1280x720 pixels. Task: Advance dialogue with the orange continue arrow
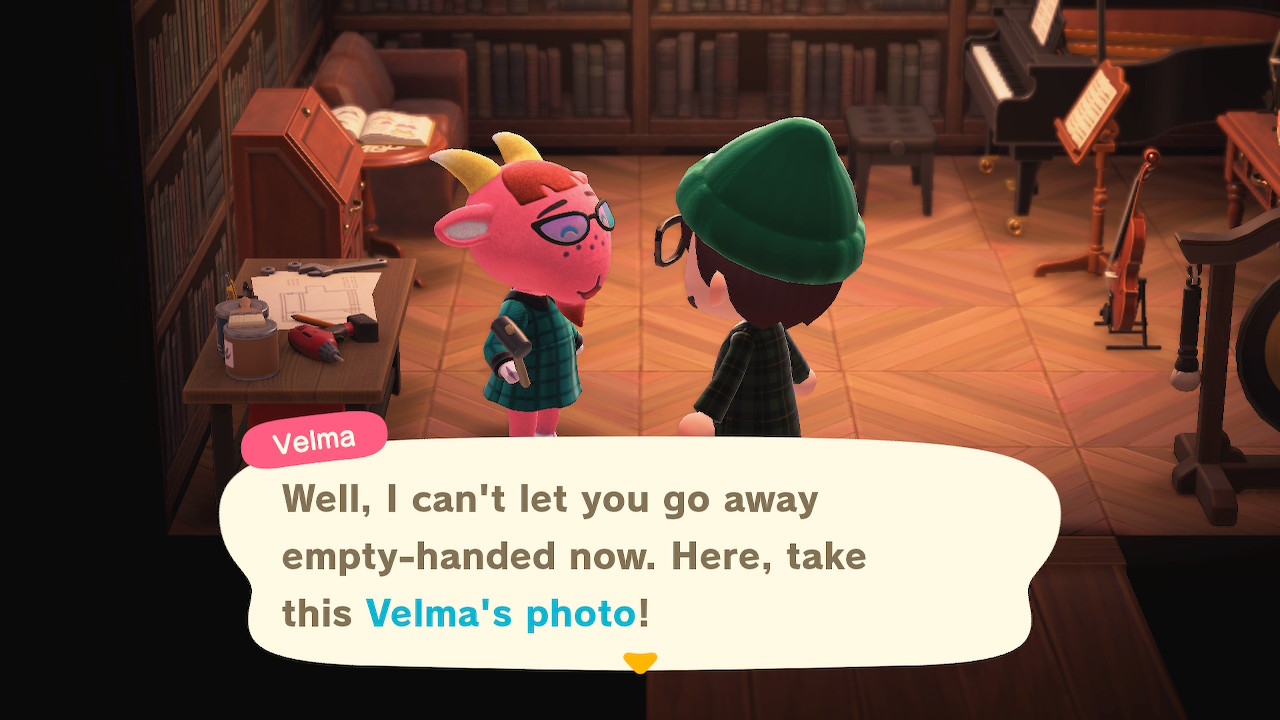point(640,662)
